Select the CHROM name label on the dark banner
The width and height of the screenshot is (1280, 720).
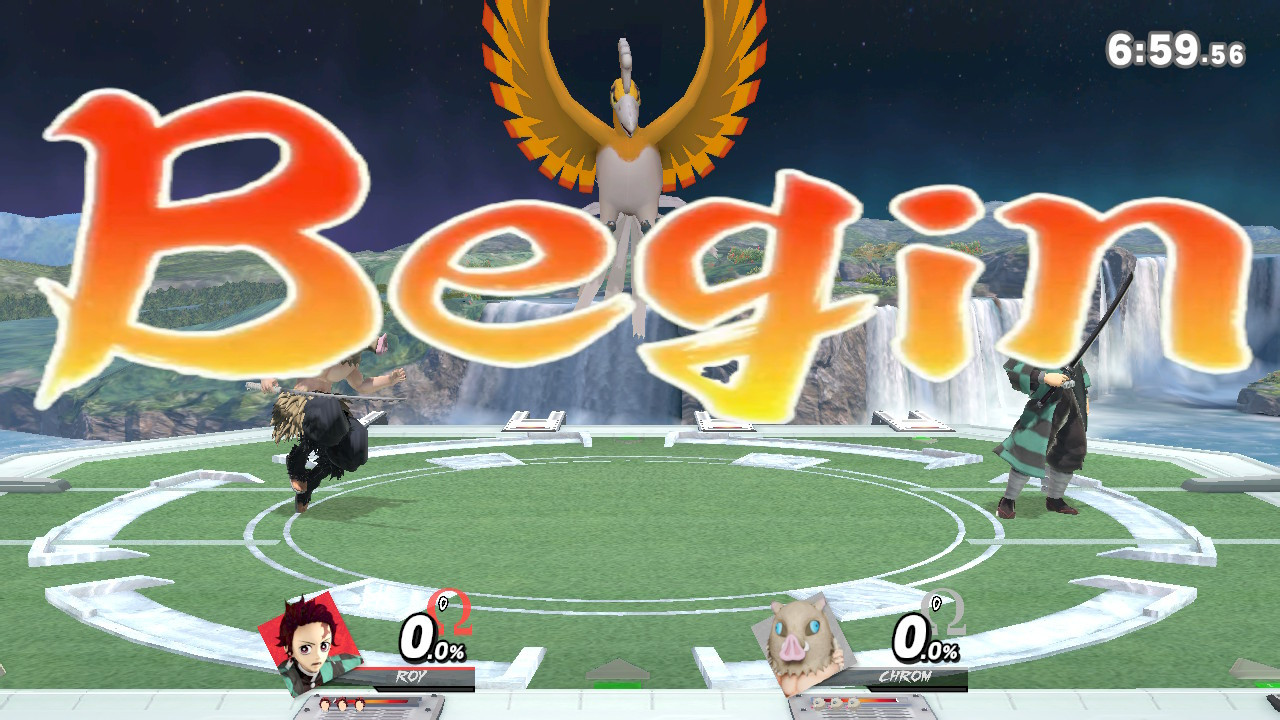(x=907, y=676)
